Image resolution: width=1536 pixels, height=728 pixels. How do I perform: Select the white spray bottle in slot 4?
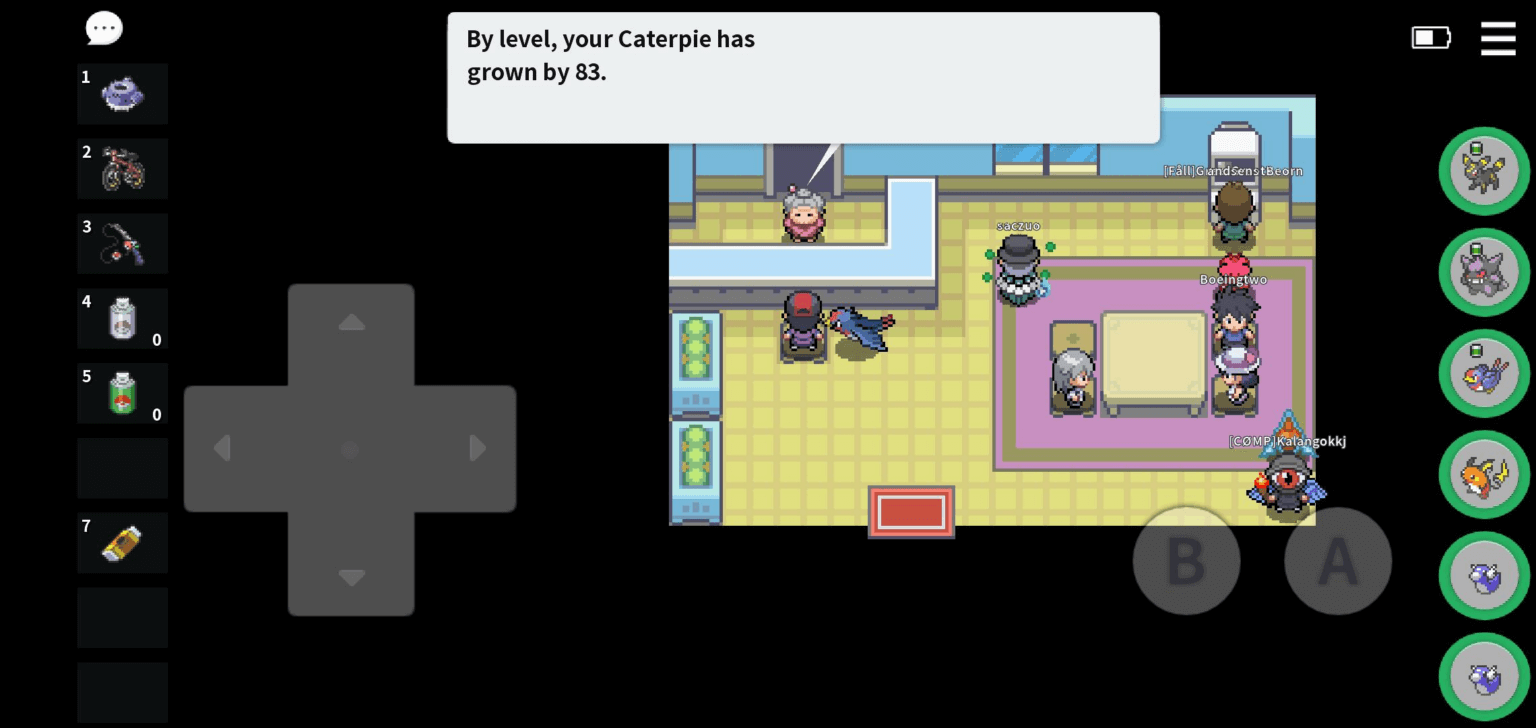click(x=122, y=318)
